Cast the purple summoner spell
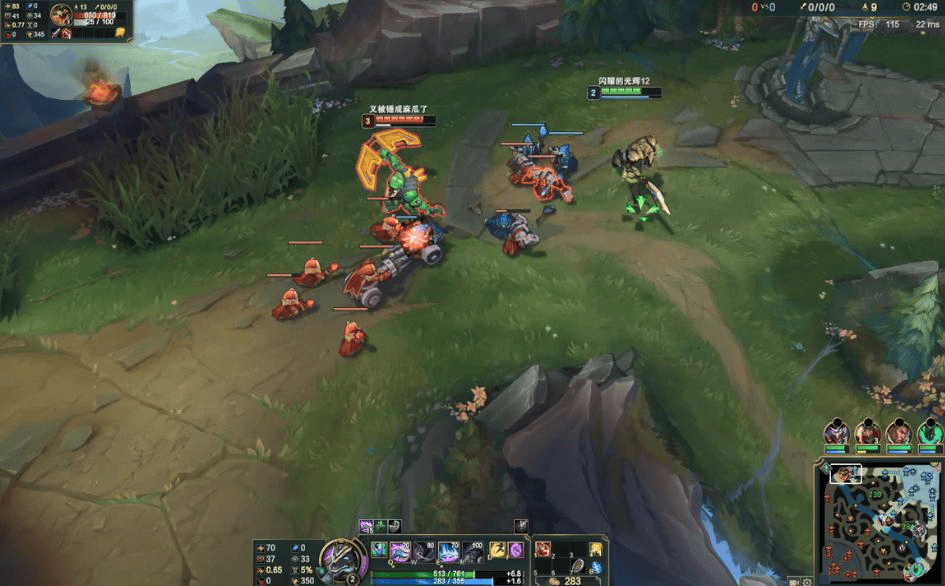Screen dimensions: 945x586 tap(516, 550)
